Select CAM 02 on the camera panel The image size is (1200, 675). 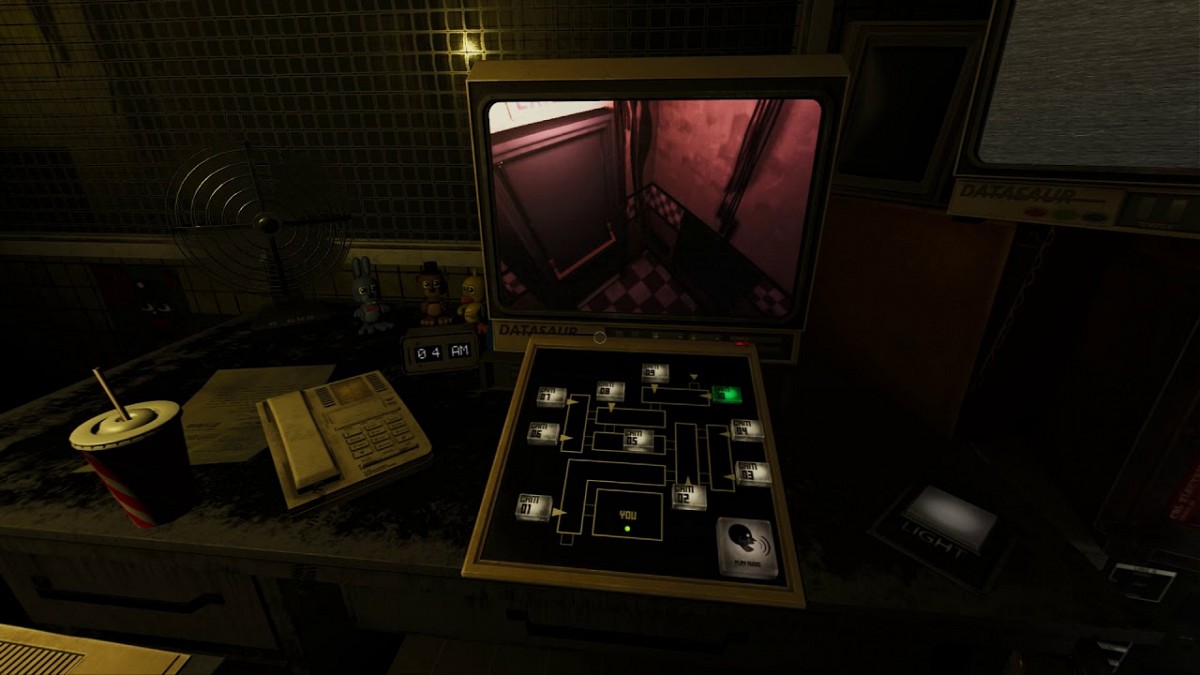688,495
